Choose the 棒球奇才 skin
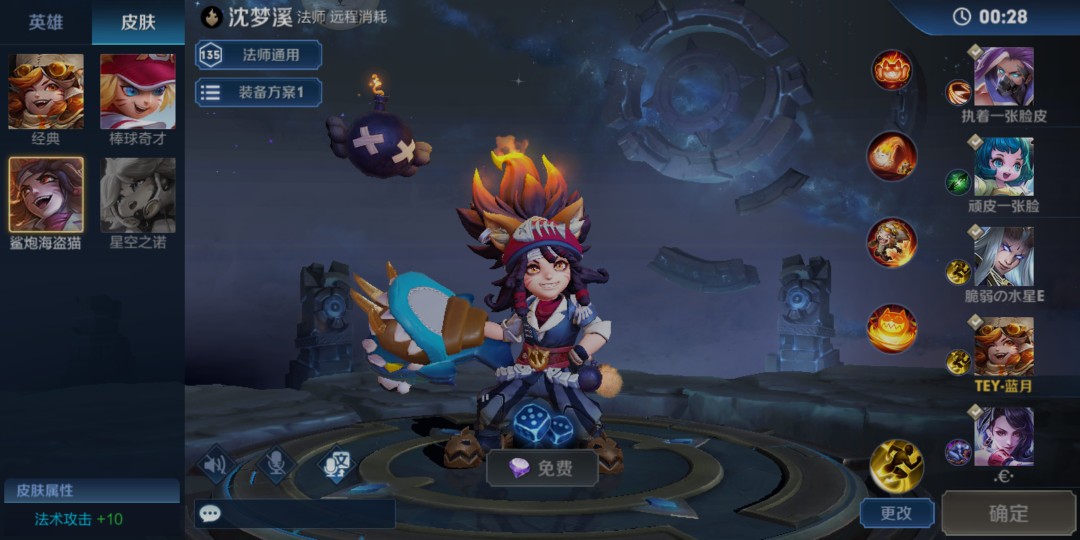The height and width of the screenshot is (540, 1080). (x=138, y=92)
